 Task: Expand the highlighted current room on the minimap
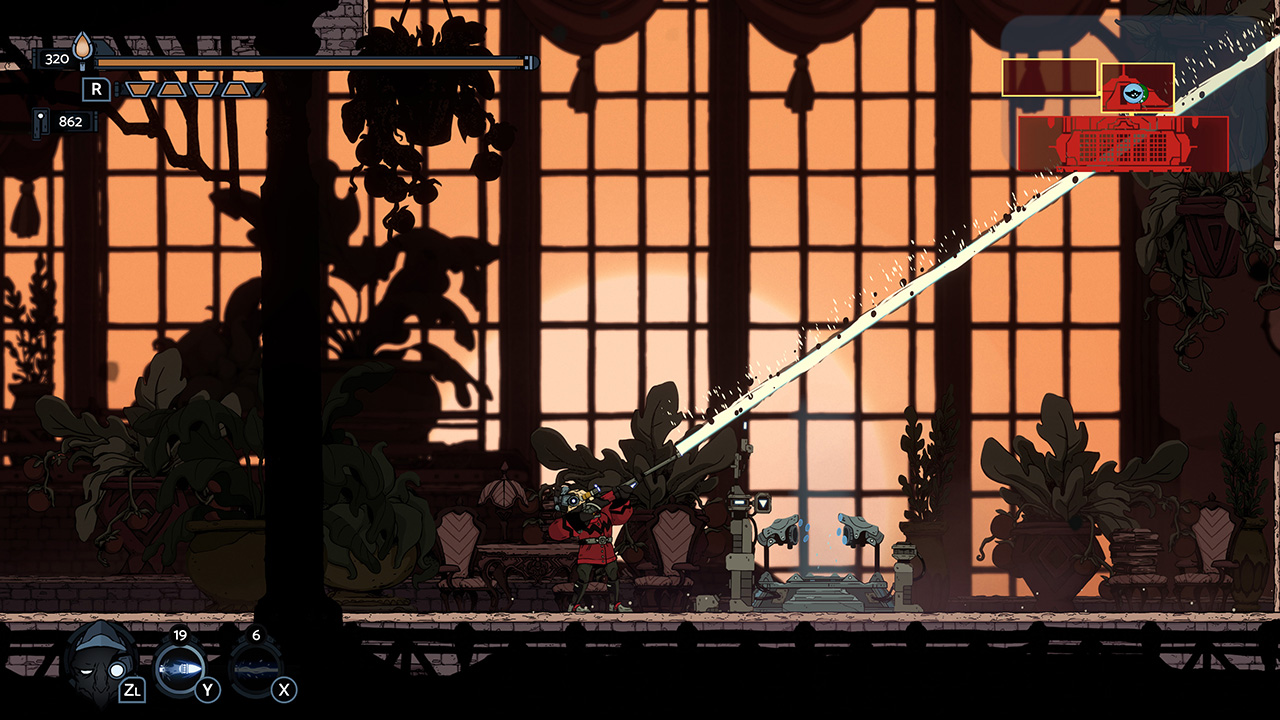click(1137, 88)
